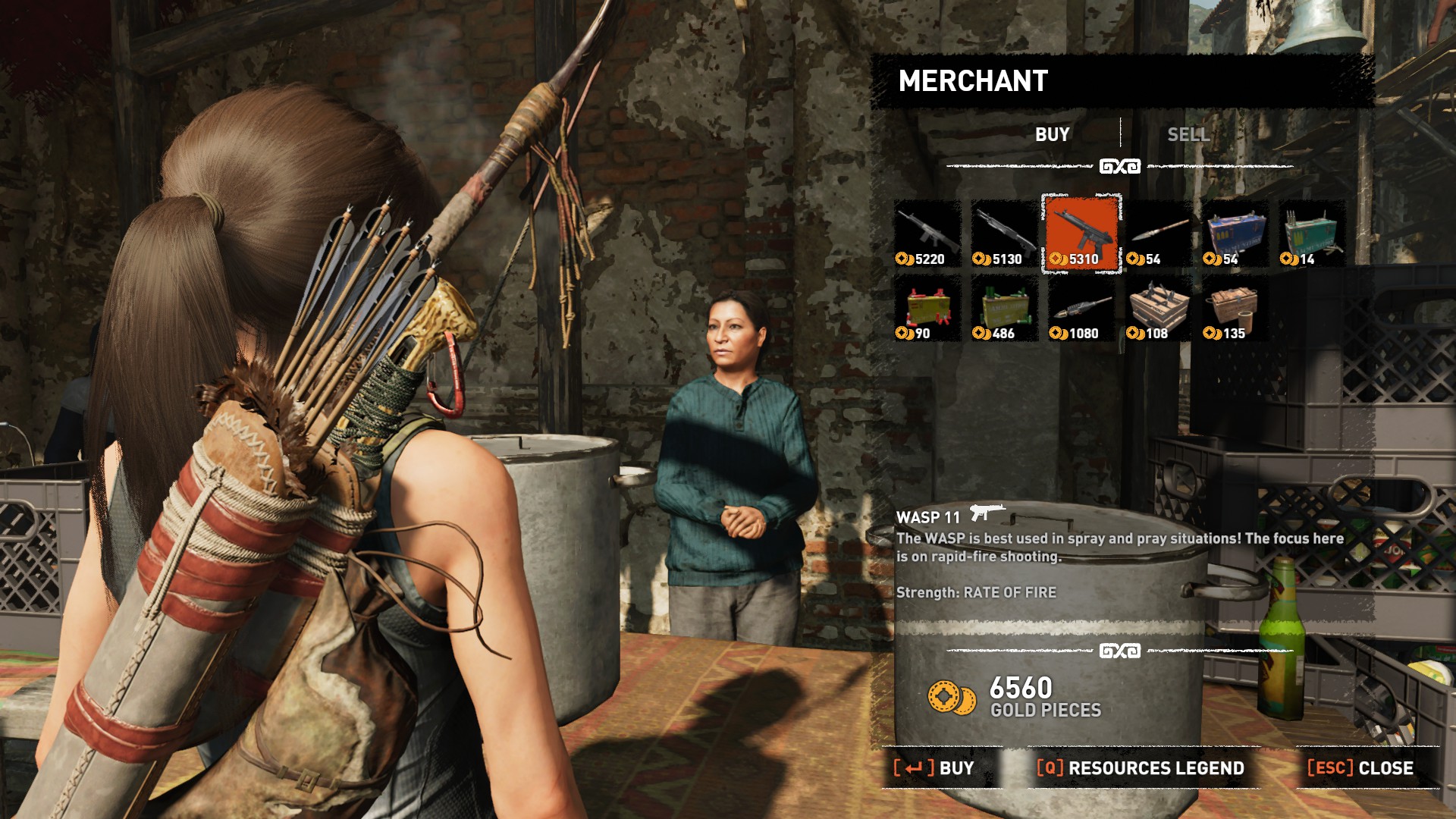Open the Resources Legend
1456x819 pixels.
1141,768
